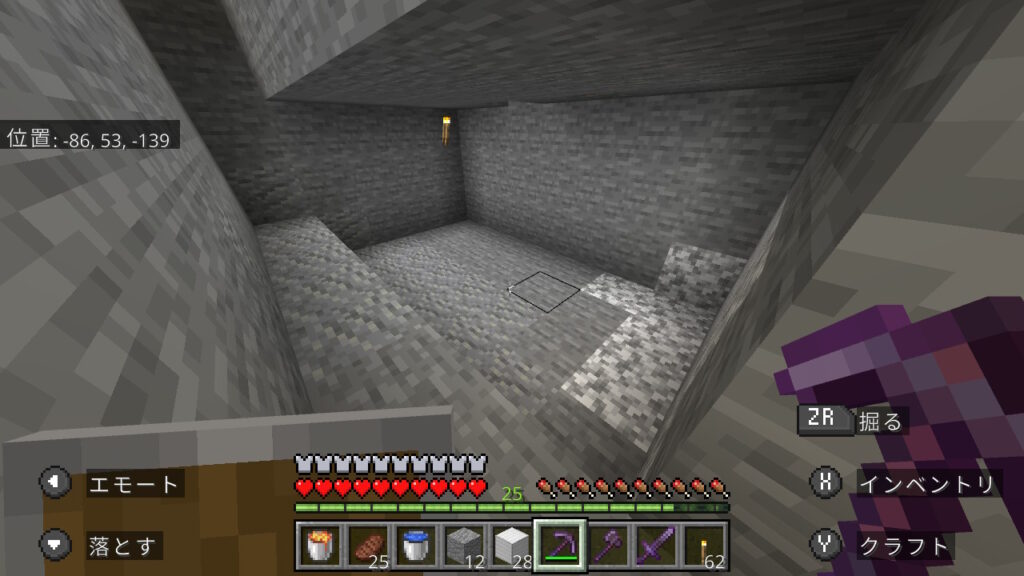Select the torch stack of 62
Screen dimensions: 1024x576
704,546
